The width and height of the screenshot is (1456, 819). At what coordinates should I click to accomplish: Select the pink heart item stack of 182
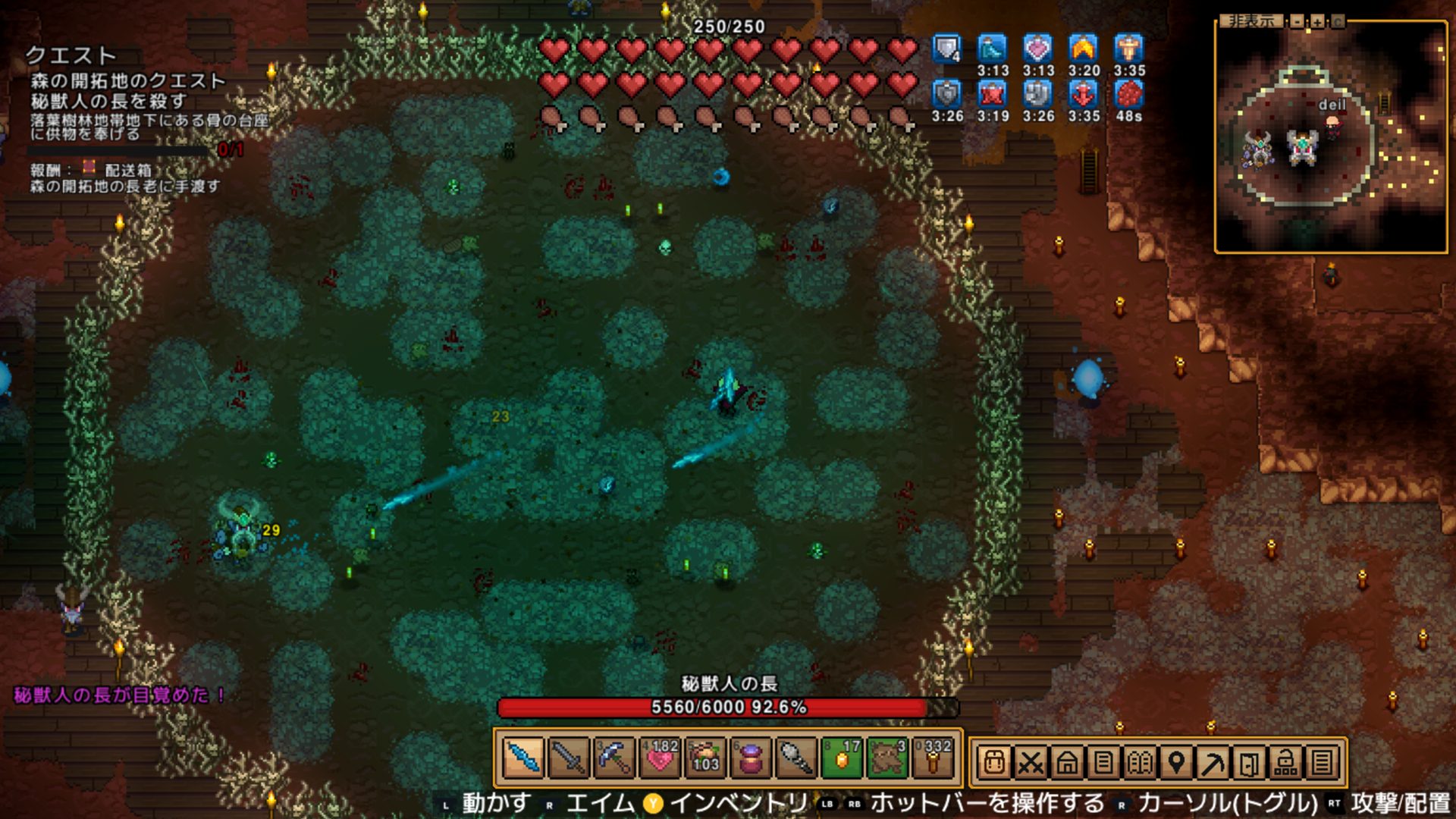tap(660, 758)
